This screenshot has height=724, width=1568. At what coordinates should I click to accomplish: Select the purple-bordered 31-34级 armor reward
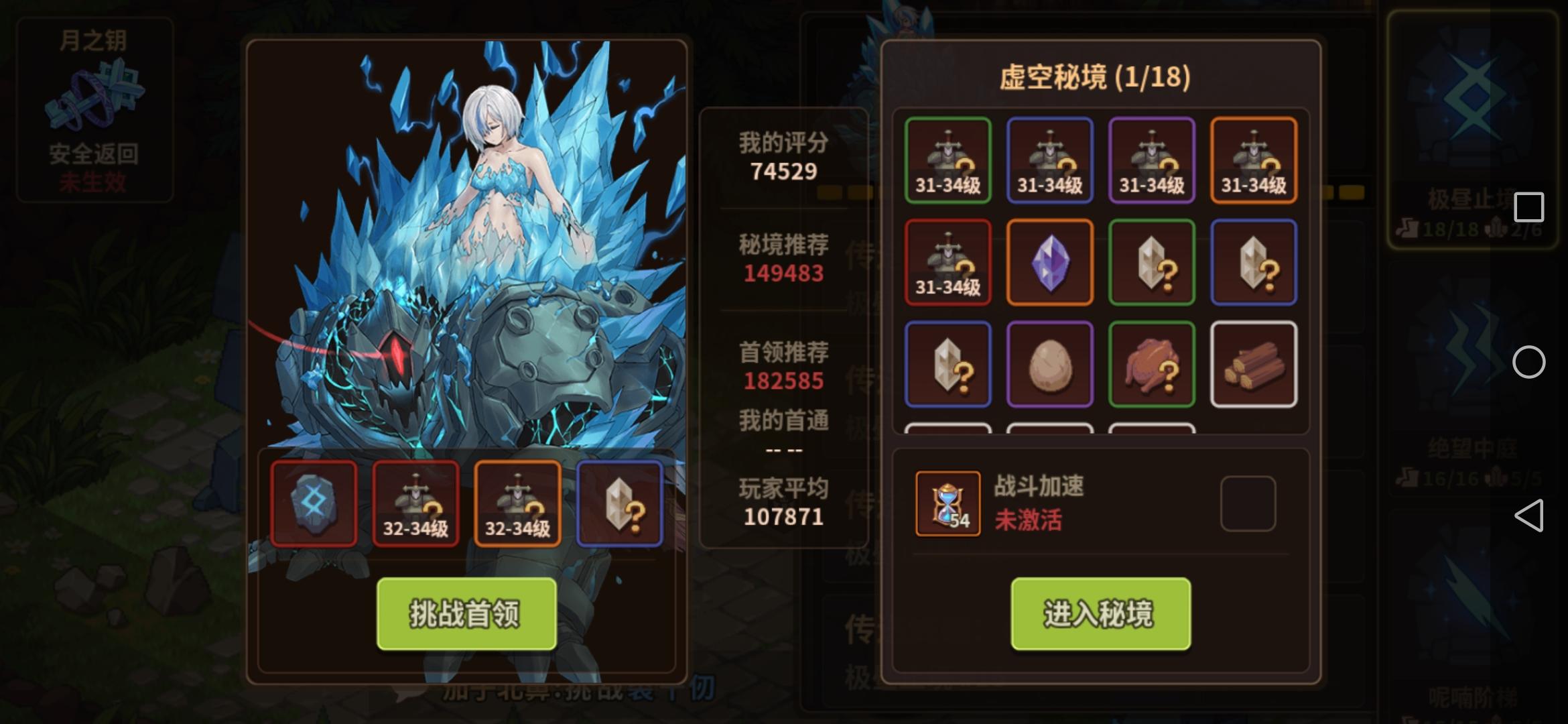pyautogui.click(x=1151, y=161)
